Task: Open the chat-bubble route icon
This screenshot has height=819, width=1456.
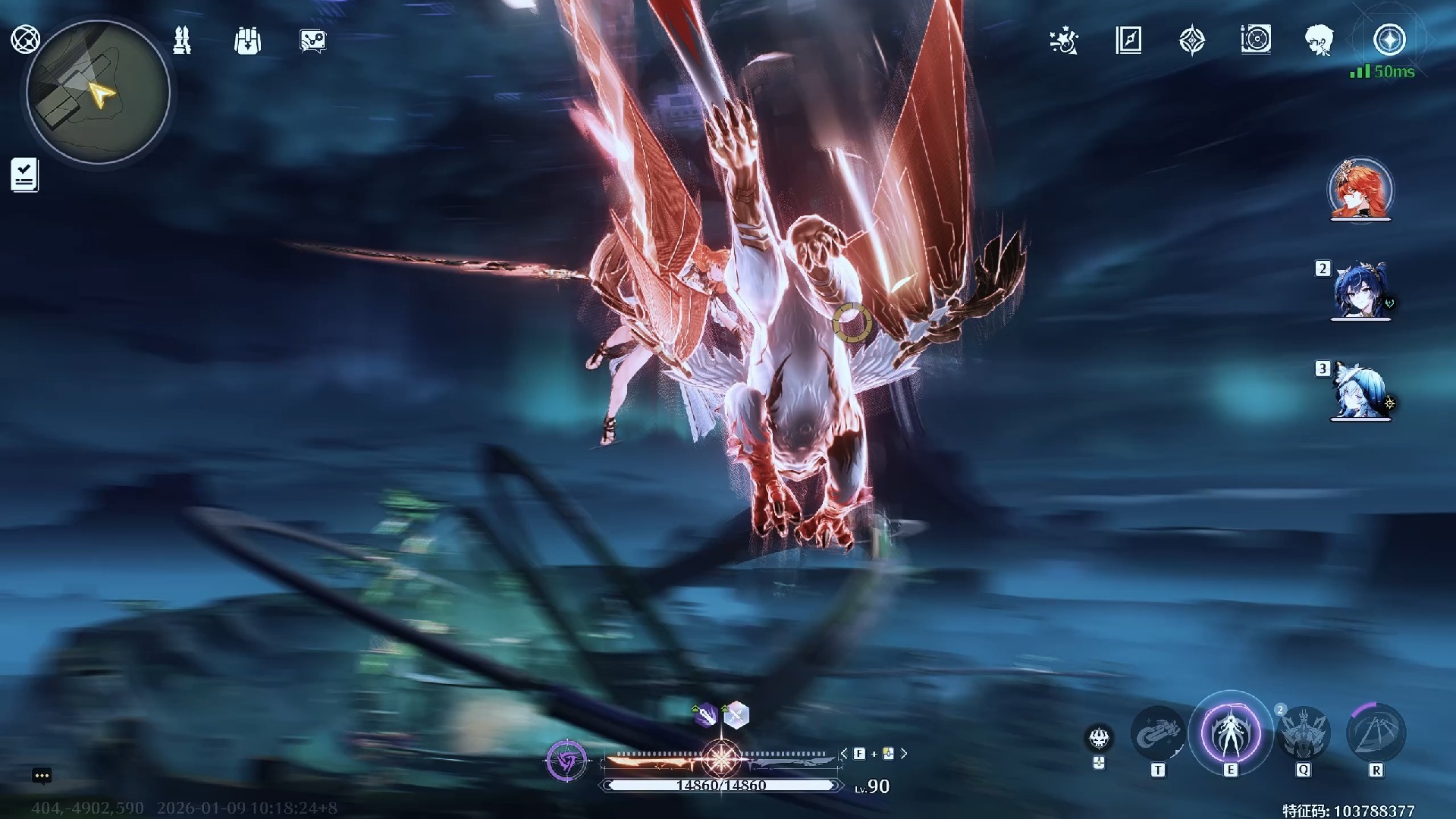Action: click(x=313, y=41)
